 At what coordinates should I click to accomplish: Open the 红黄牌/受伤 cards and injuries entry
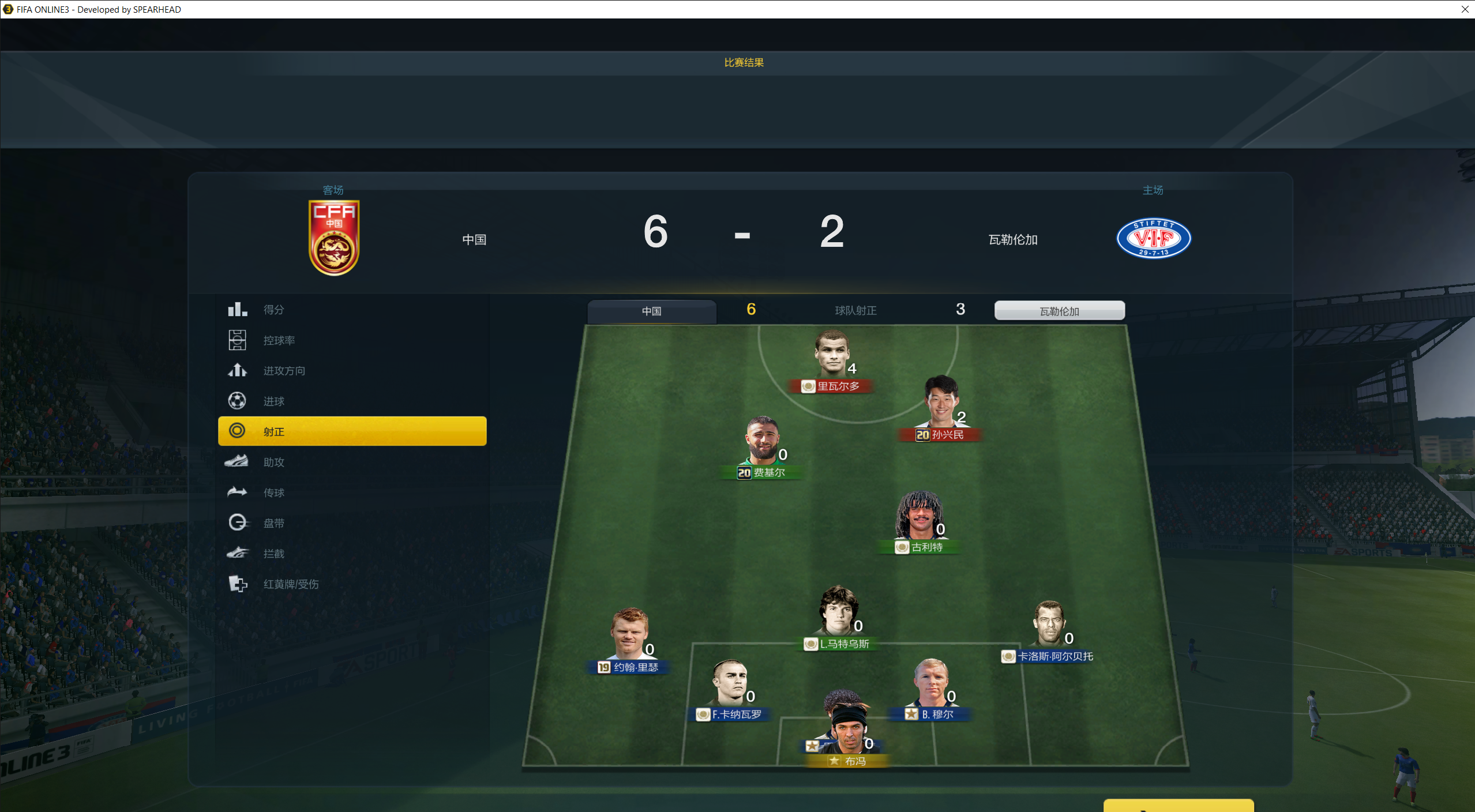[x=290, y=584]
